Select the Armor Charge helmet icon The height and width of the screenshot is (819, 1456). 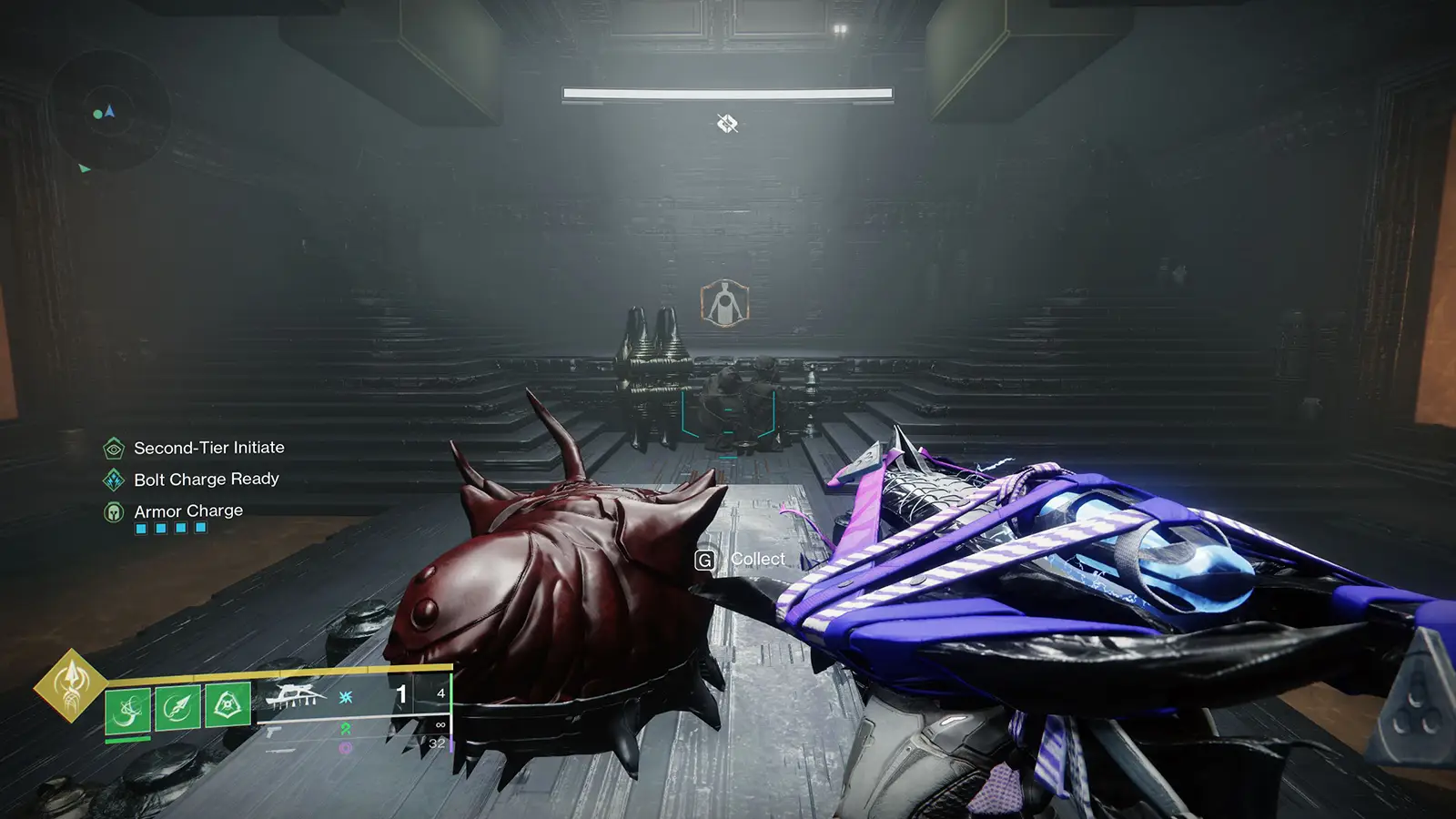[114, 511]
